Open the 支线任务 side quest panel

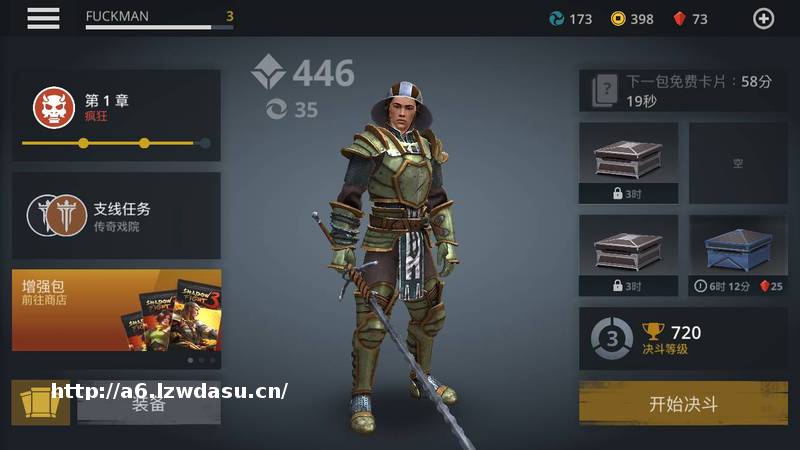(116, 216)
